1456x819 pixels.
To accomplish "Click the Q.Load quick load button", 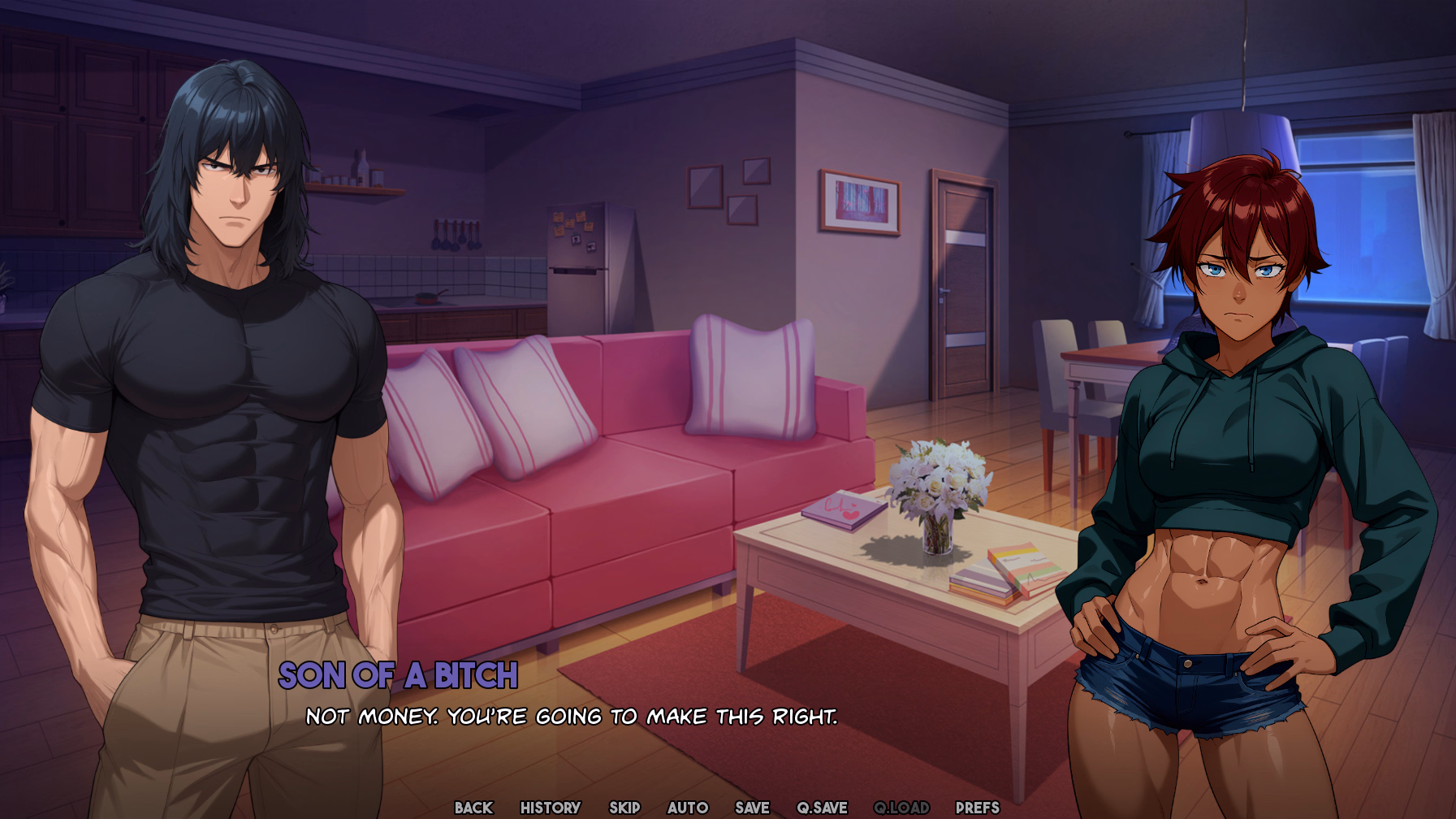I will coord(901,808).
